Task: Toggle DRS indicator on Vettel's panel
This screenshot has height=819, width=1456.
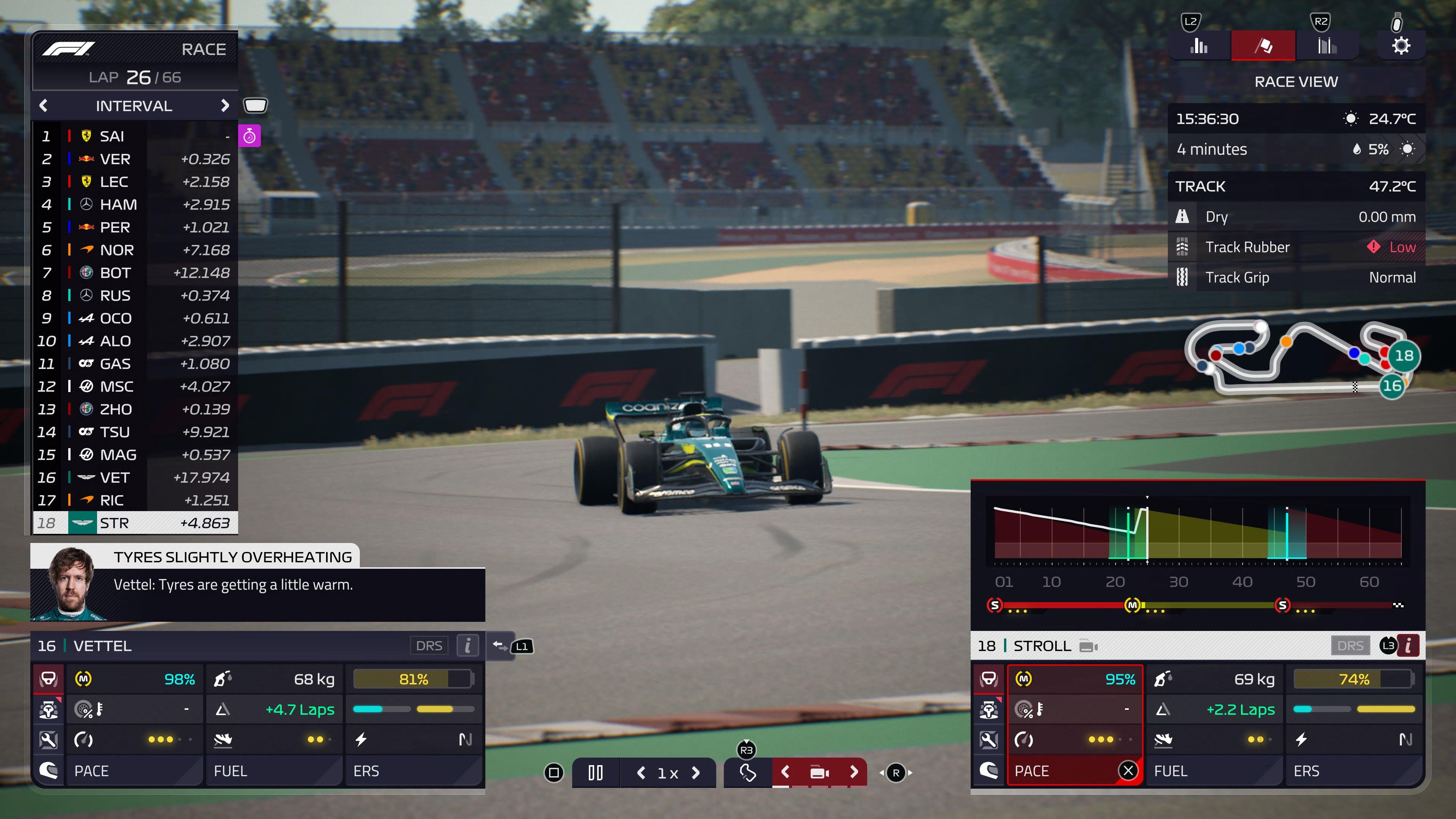Action: tap(429, 645)
